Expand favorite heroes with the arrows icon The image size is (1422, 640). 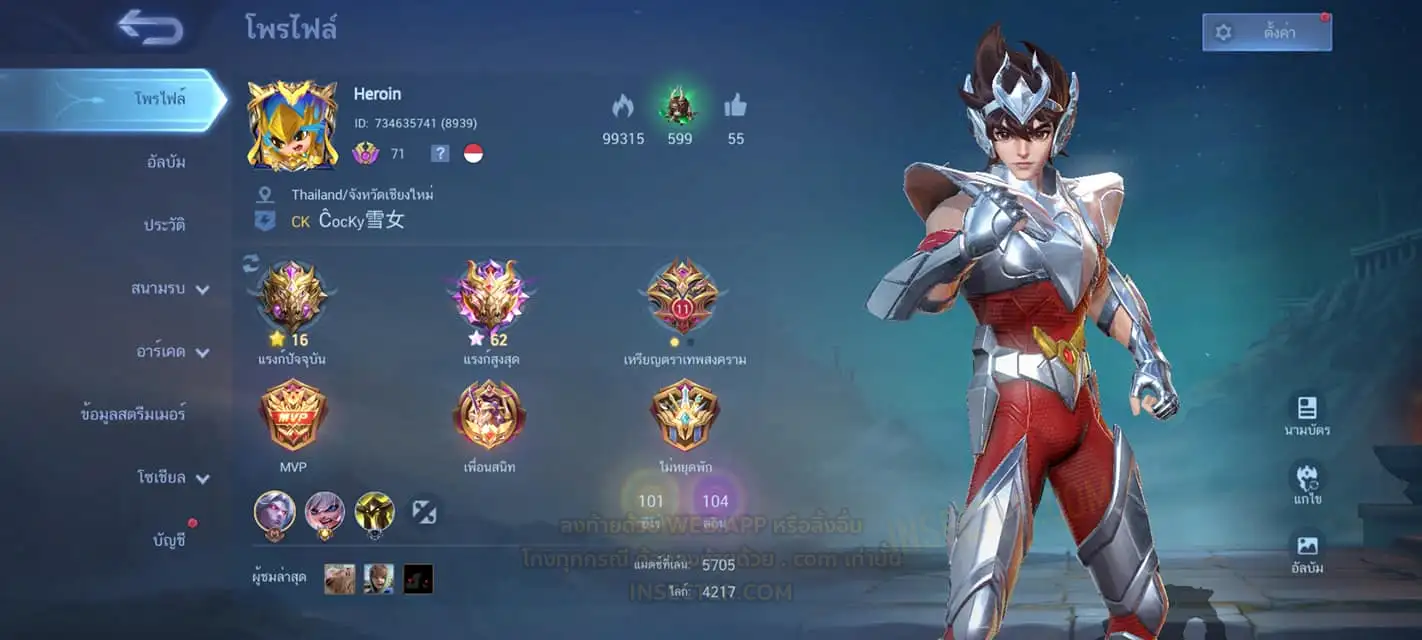click(424, 512)
